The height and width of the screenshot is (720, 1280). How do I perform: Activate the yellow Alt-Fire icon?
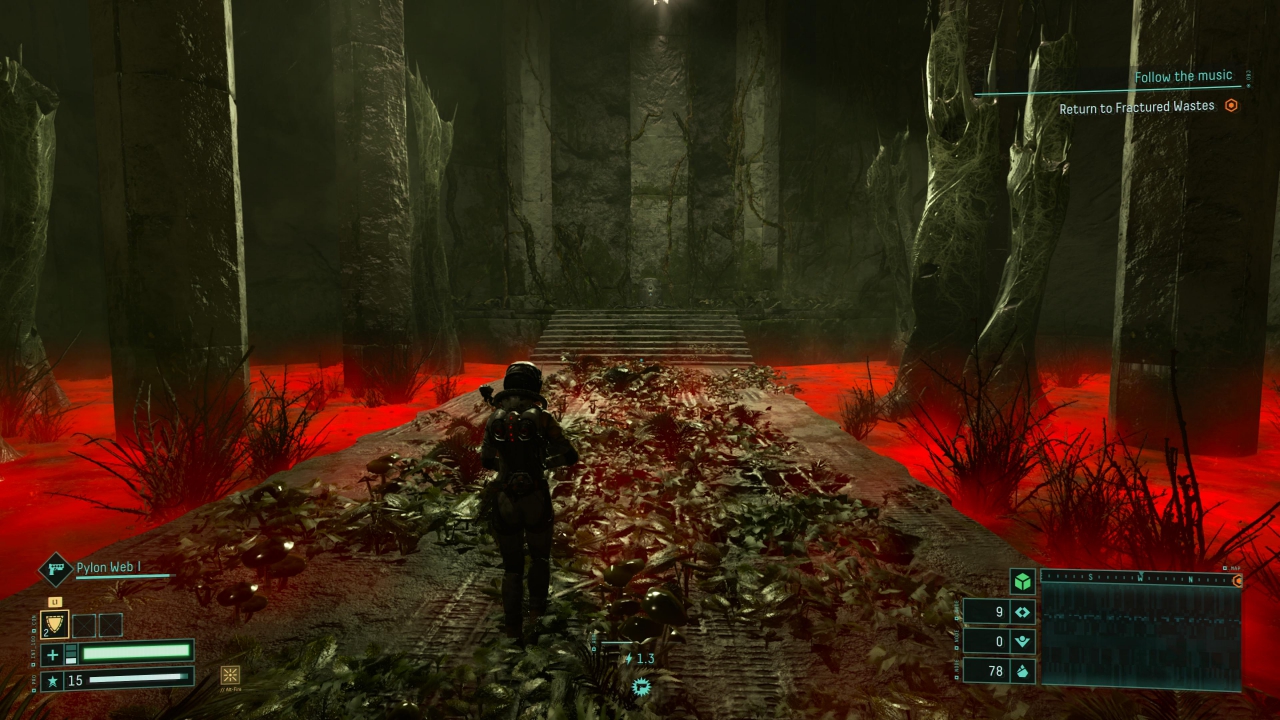[x=230, y=675]
